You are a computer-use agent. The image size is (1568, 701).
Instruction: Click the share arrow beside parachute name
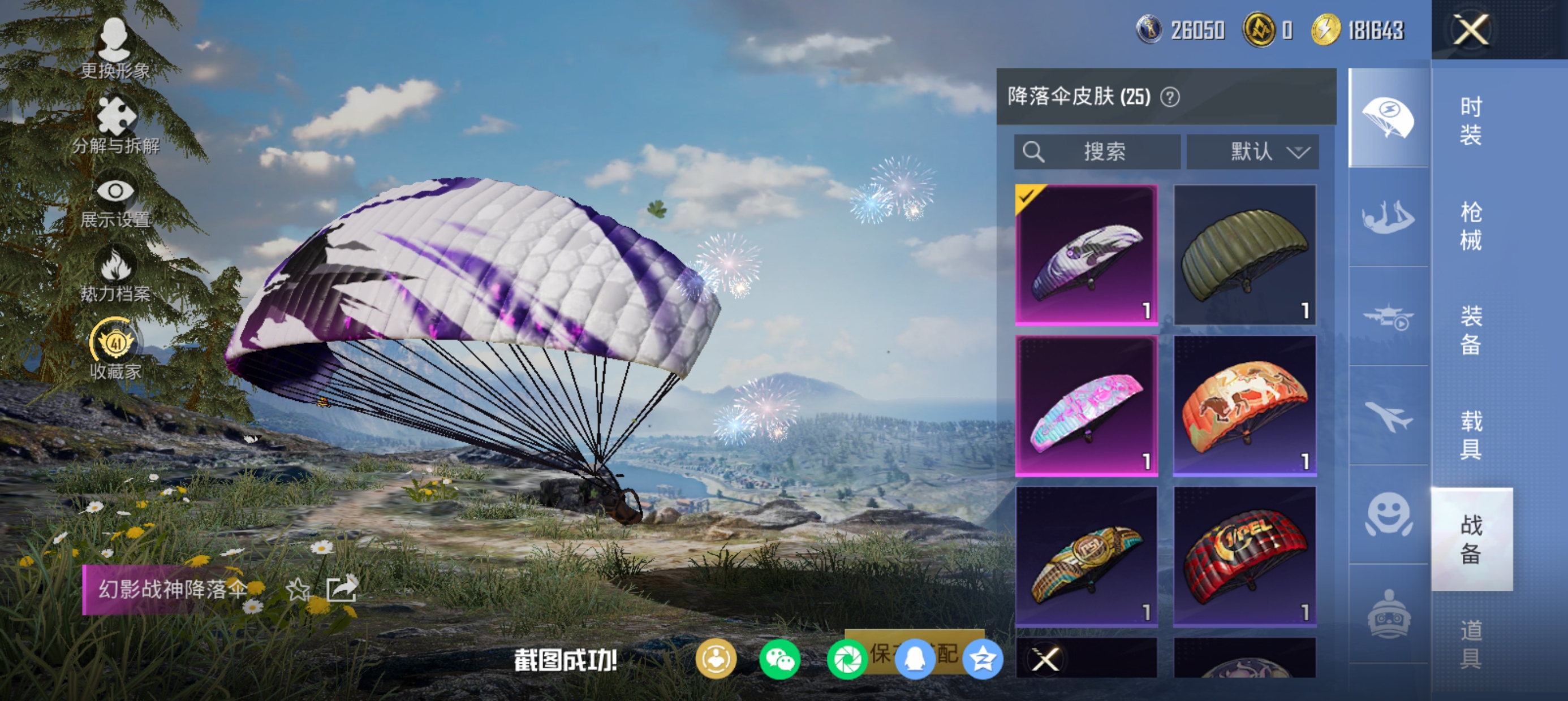(x=342, y=589)
